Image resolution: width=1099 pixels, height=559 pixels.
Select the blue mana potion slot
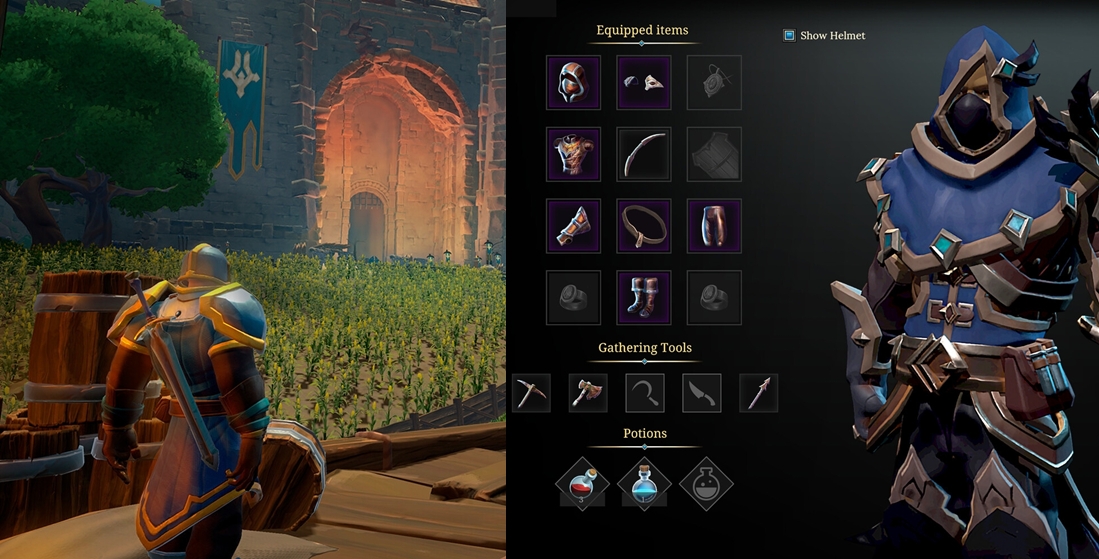(644, 484)
